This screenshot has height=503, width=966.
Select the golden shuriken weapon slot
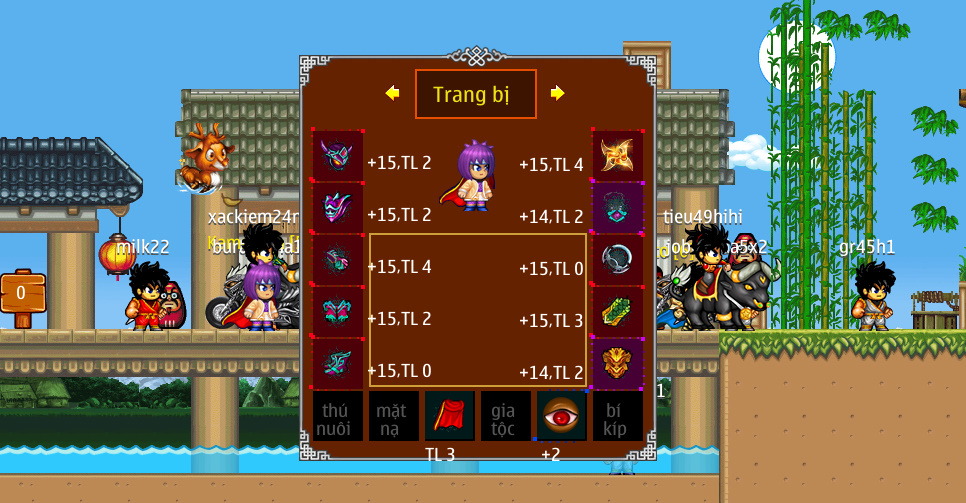click(617, 155)
